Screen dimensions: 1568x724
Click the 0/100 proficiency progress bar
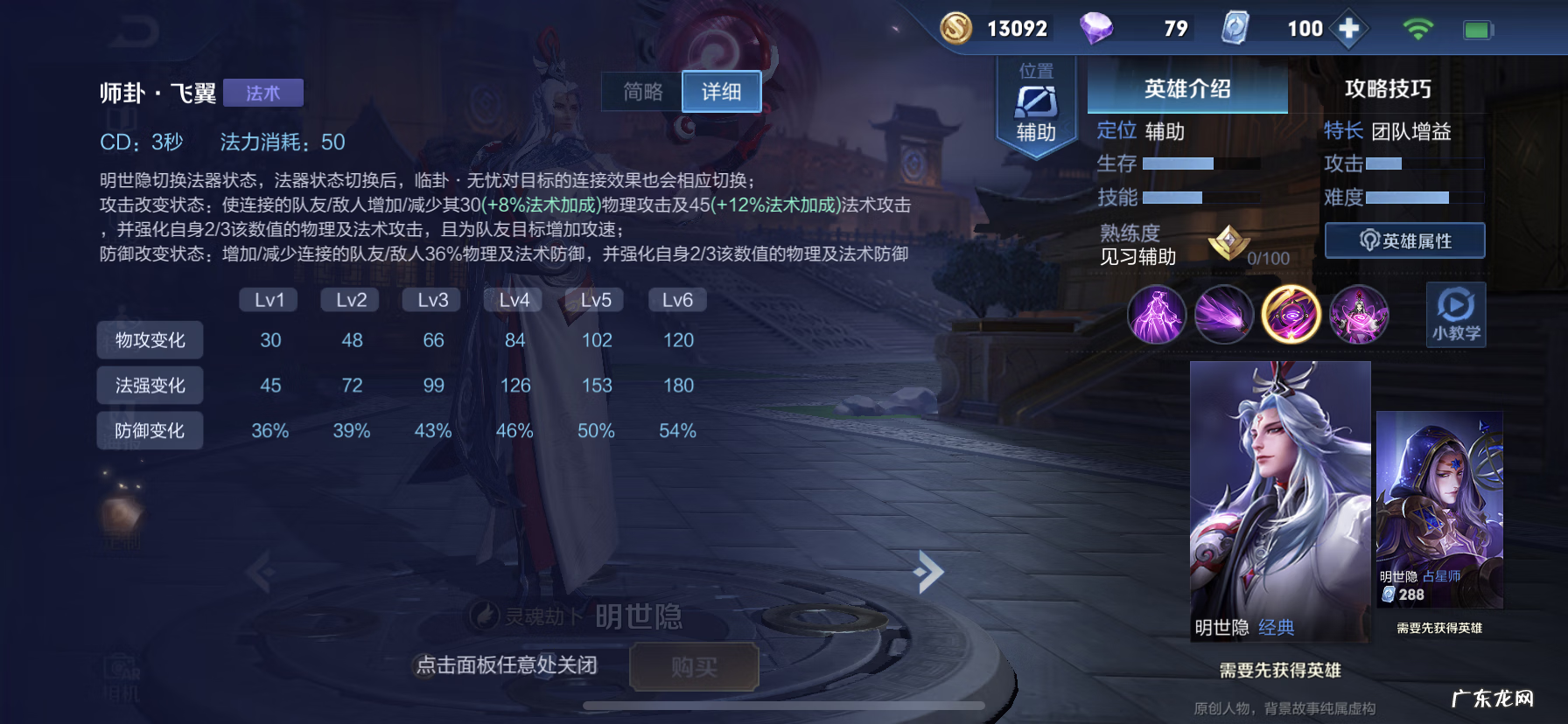1267,257
